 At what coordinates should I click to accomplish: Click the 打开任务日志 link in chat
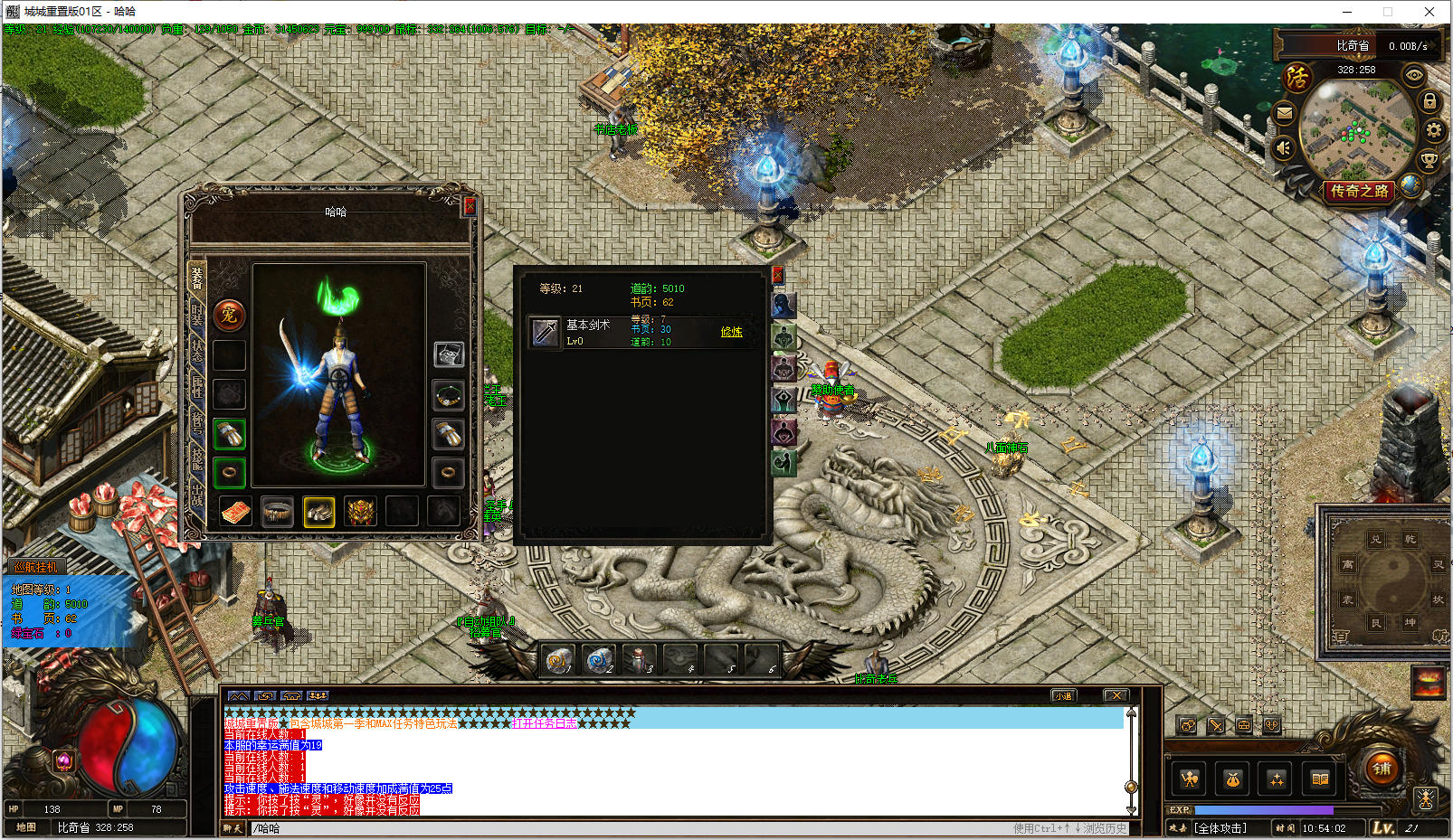pos(545,723)
